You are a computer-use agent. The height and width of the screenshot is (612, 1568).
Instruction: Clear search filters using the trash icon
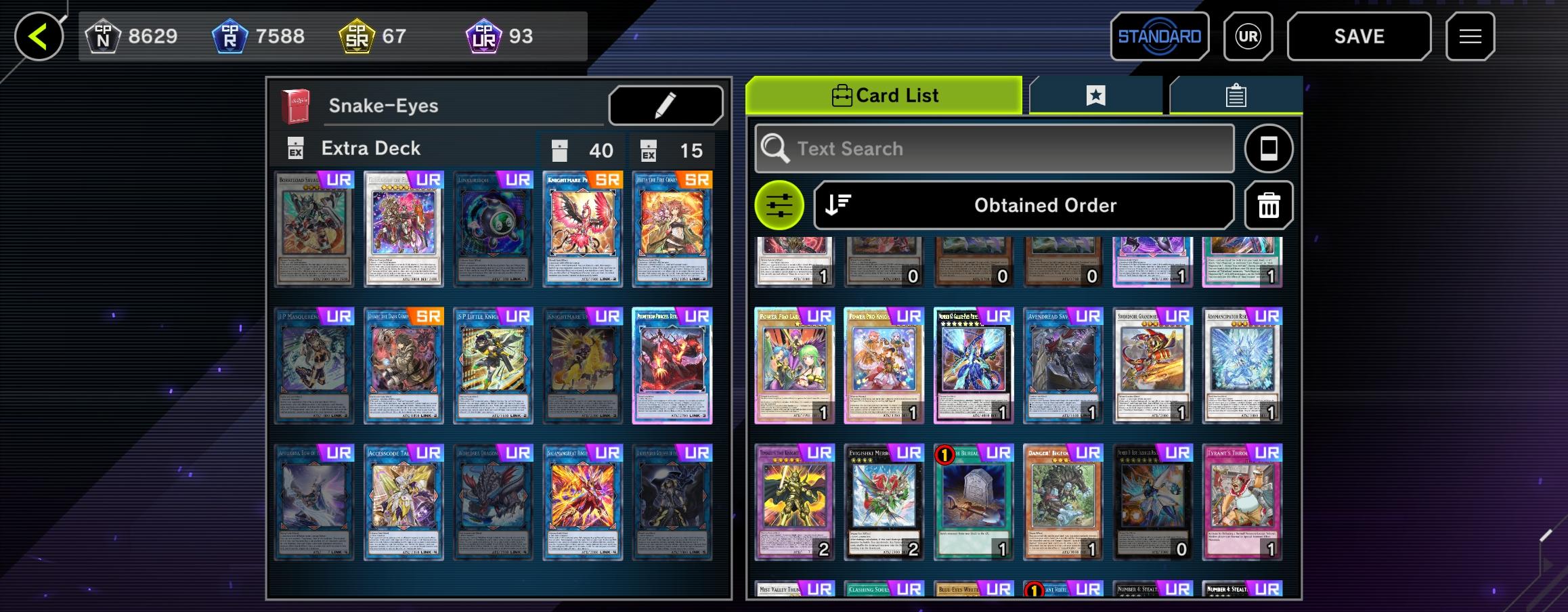pos(1267,205)
